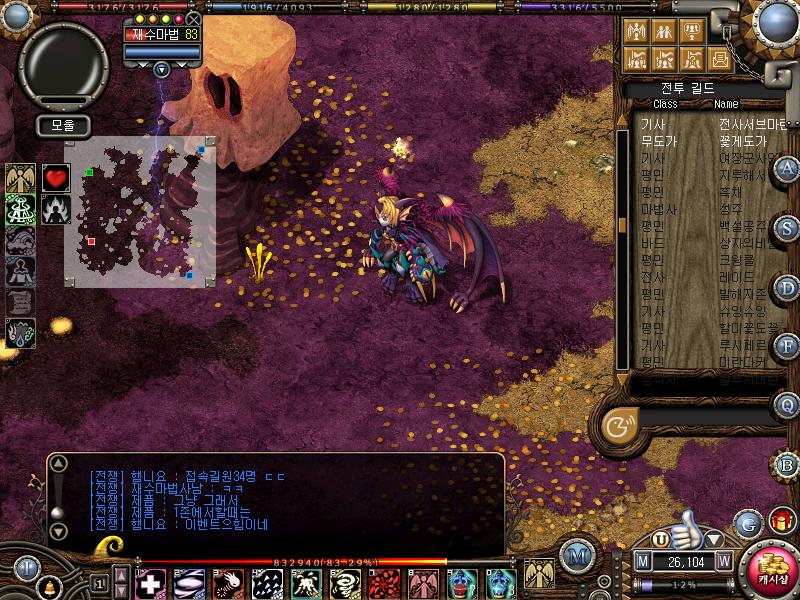Click the round D shortcut button
800x600 pixels.
[x=788, y=287]
